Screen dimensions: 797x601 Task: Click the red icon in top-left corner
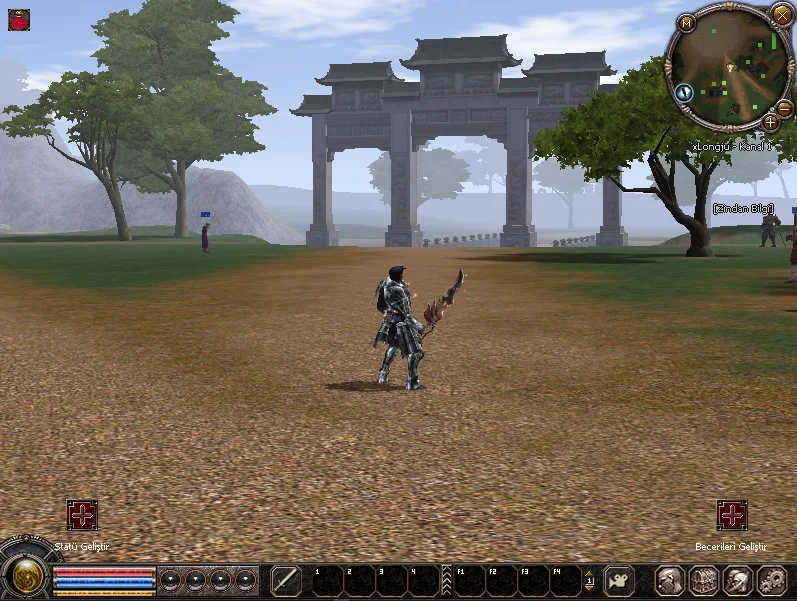[x=18, y=18]
